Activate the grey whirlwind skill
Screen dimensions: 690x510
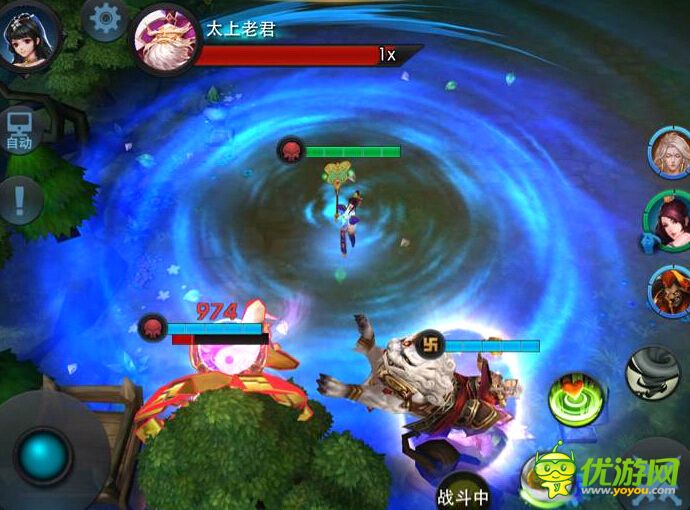[x=653, y=372]
